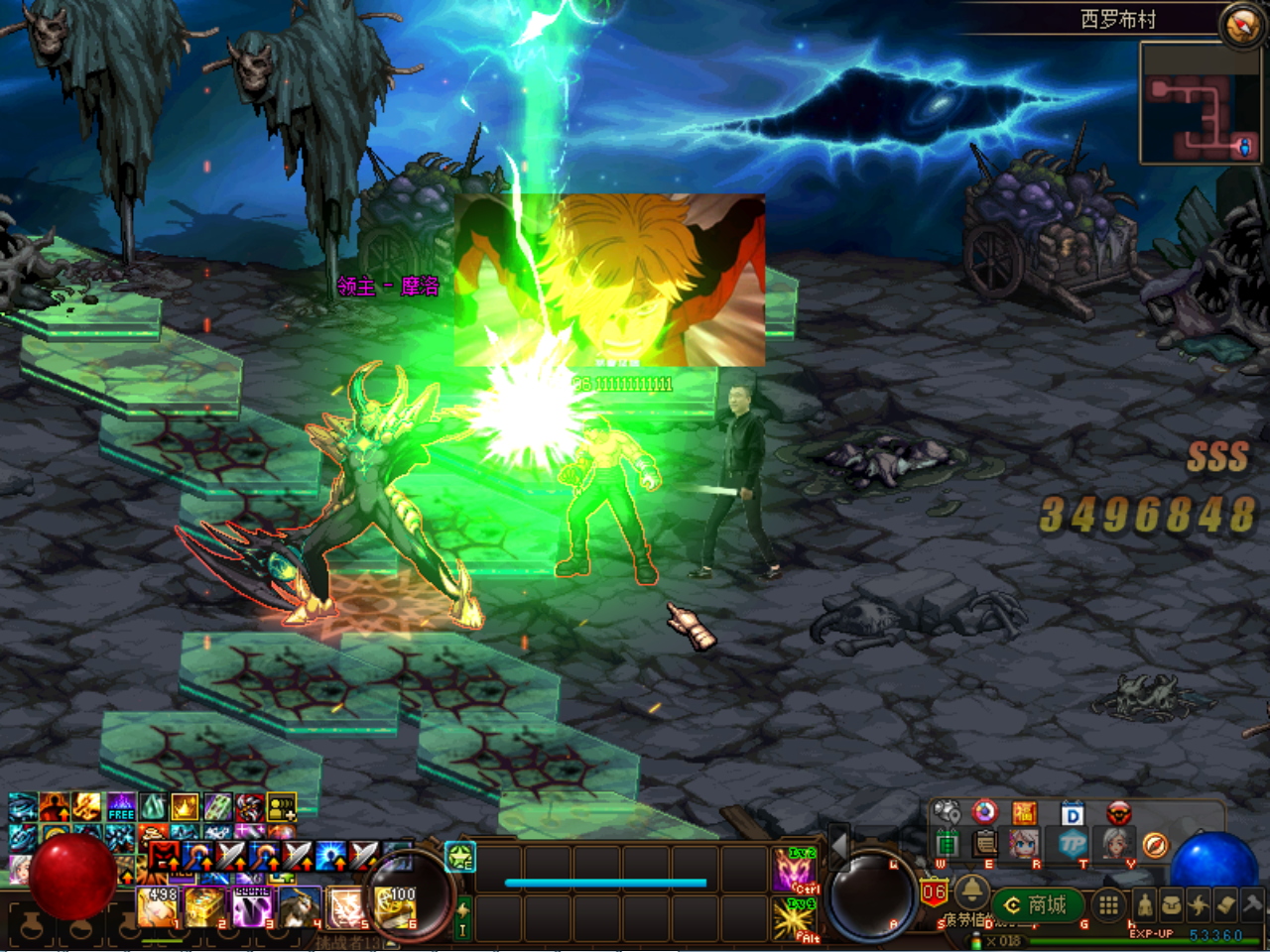Open the inventory bag icon
Viewport: 1270px width, 952px height.
tap(1172, 904)
